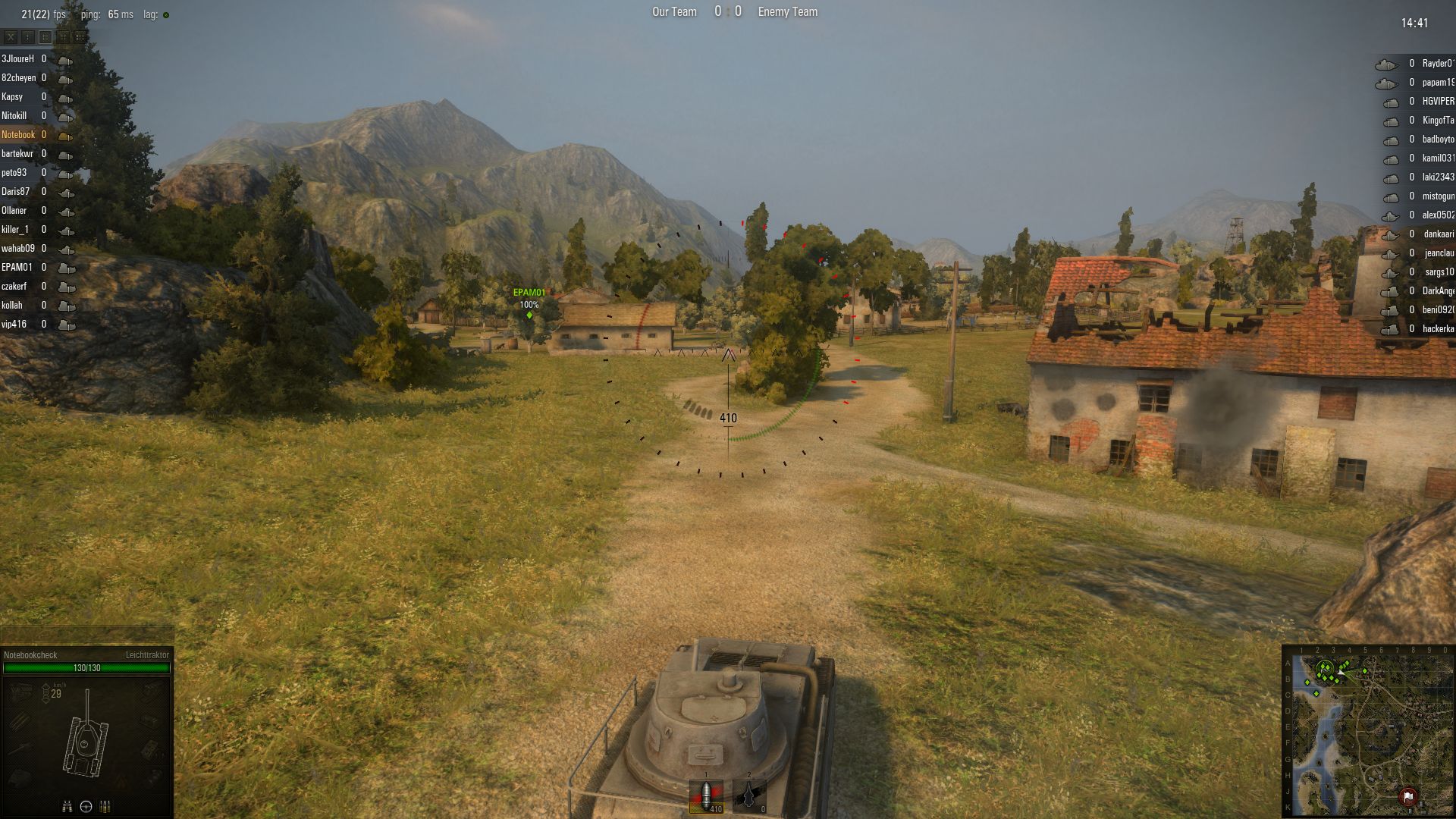
Task: Select the highlighted medium players panel mode
Action: 45,36
